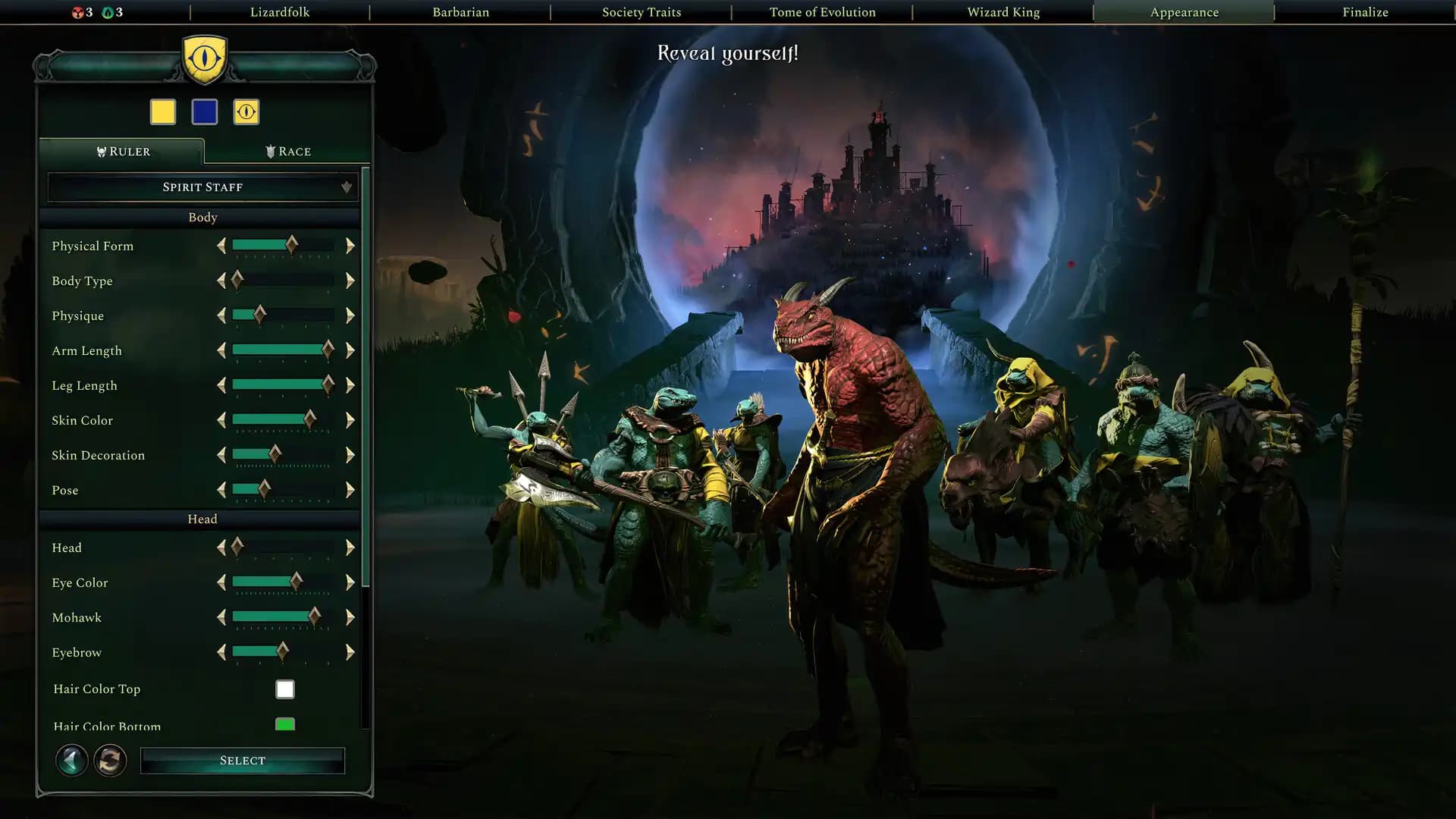The image size is (1456, 819).
Task: Decrease Eyebrow value with left arrow
Action: (x=221, y=652)
